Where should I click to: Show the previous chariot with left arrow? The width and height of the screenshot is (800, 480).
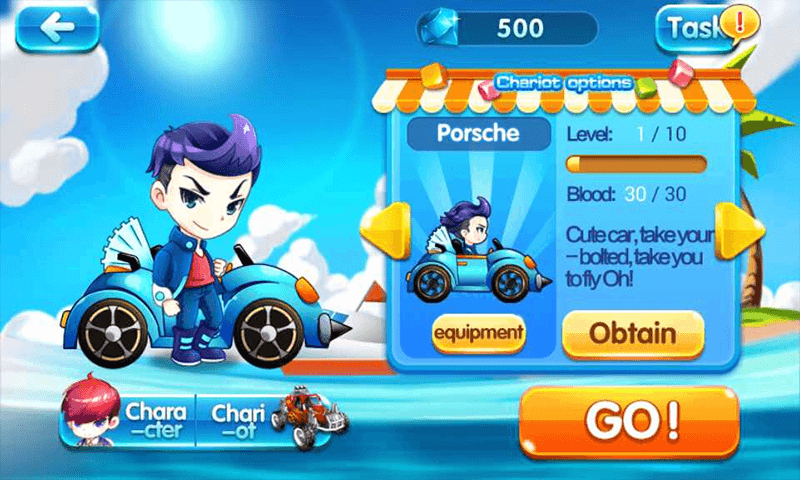point(392,232)
